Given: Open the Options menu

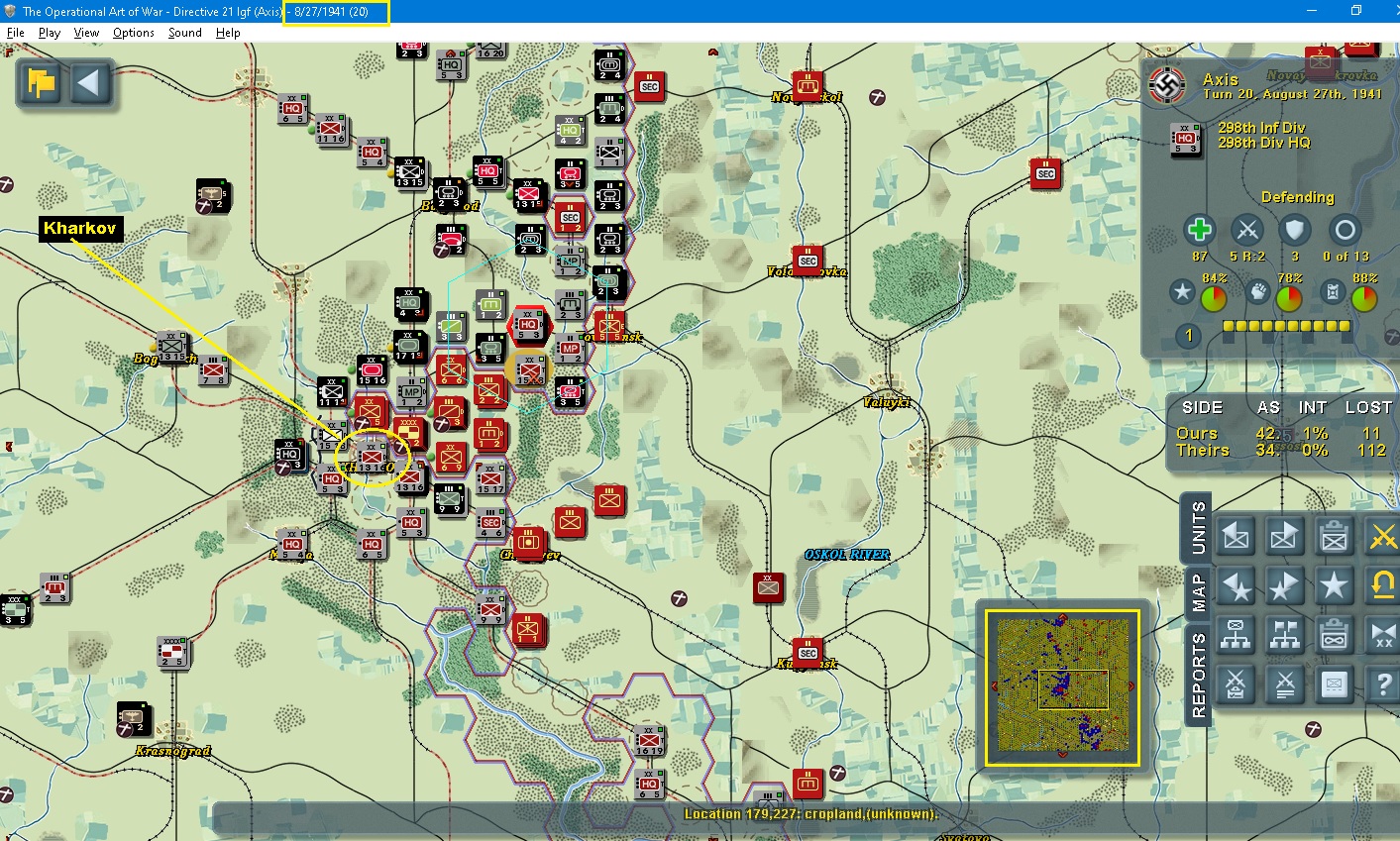Looking at the screenshot, I should (x=133, y=32).
